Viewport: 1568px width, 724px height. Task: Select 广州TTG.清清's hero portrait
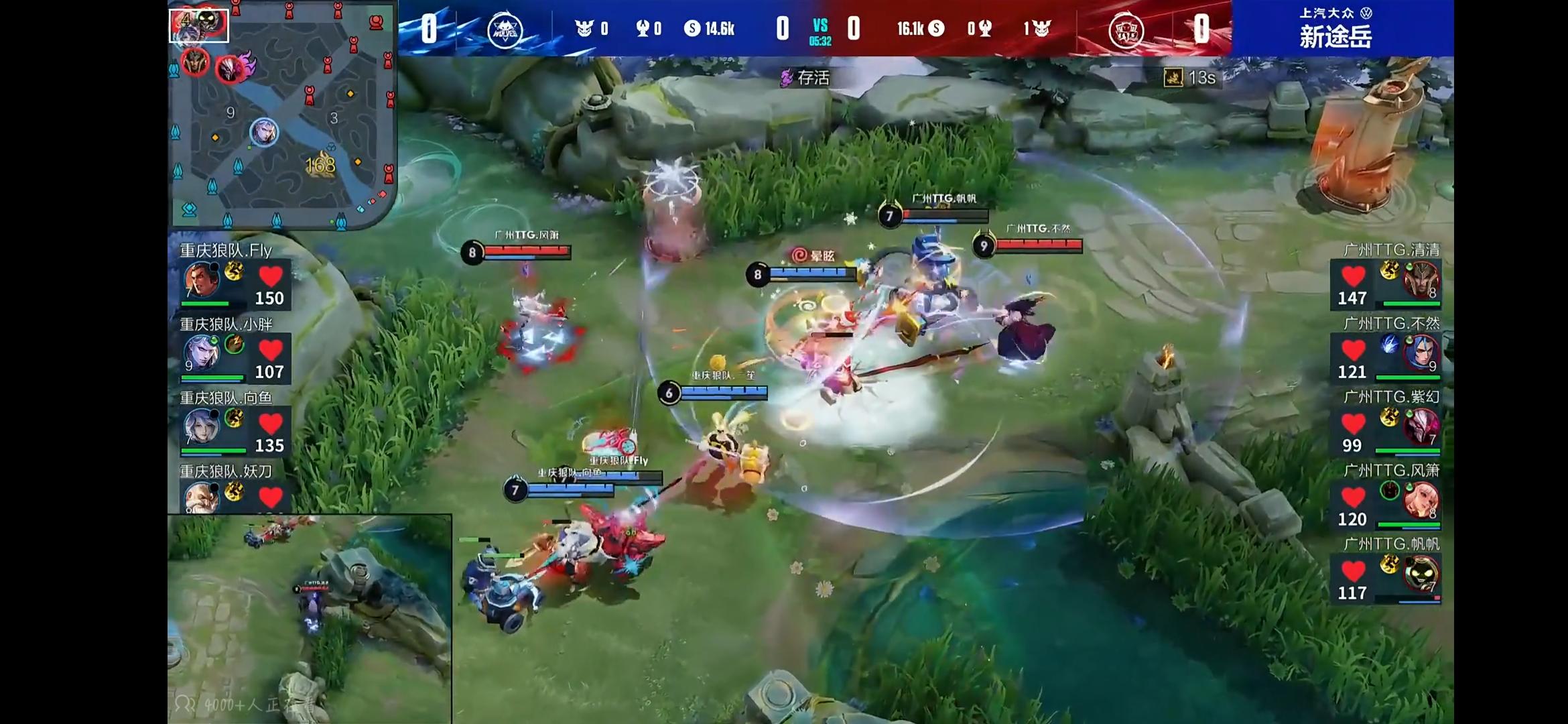1420,280
